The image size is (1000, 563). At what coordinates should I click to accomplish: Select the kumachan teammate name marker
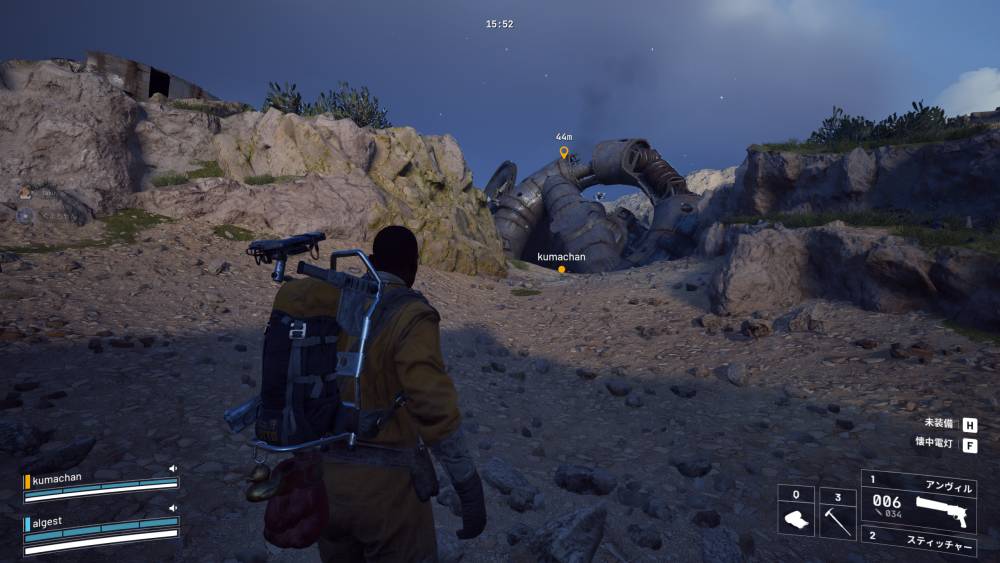pos(561,257)
